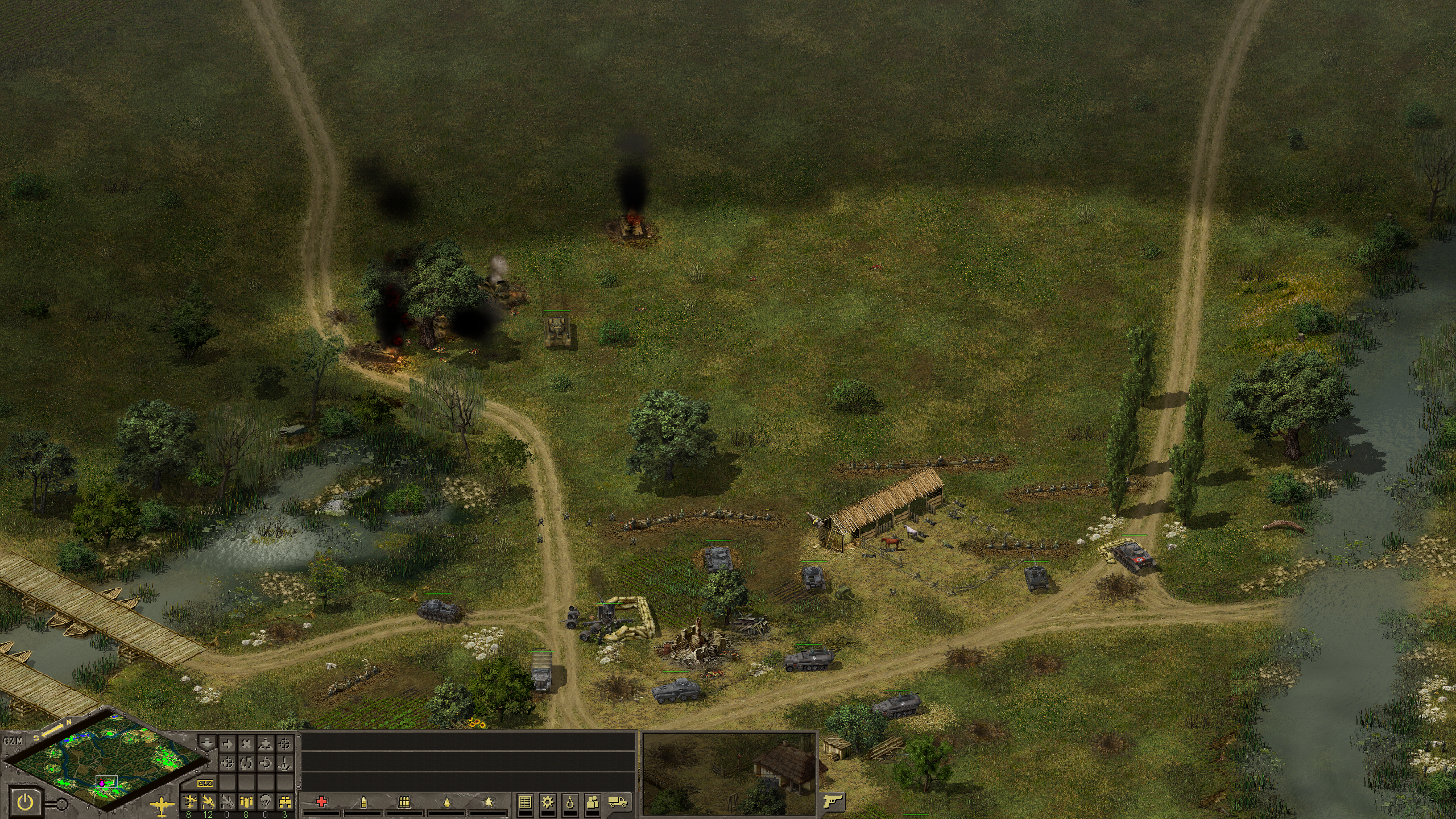1456x819 pixels.
Task: Select the move order arrow button
Action: coord(227,743)
